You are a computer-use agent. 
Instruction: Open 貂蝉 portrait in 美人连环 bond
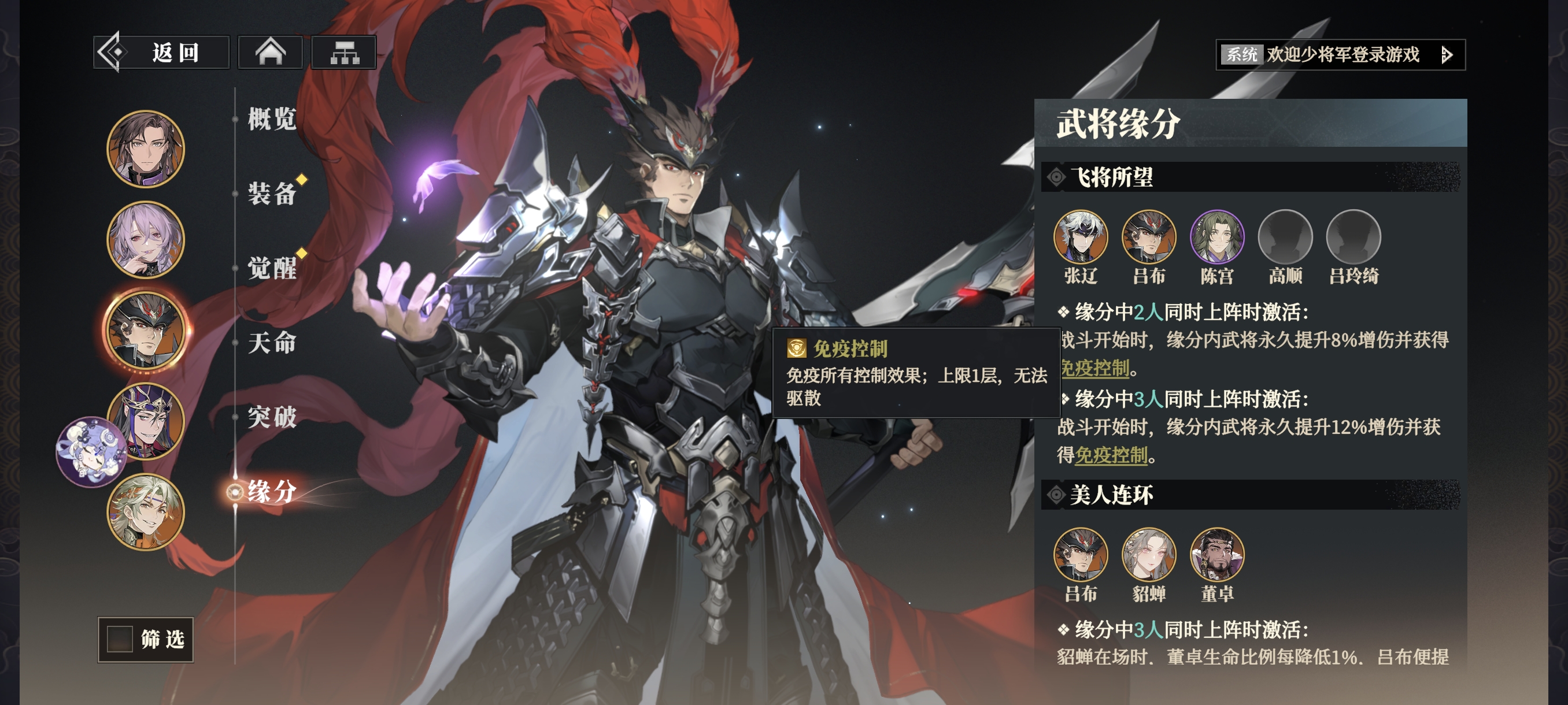tap(1149, 554)
